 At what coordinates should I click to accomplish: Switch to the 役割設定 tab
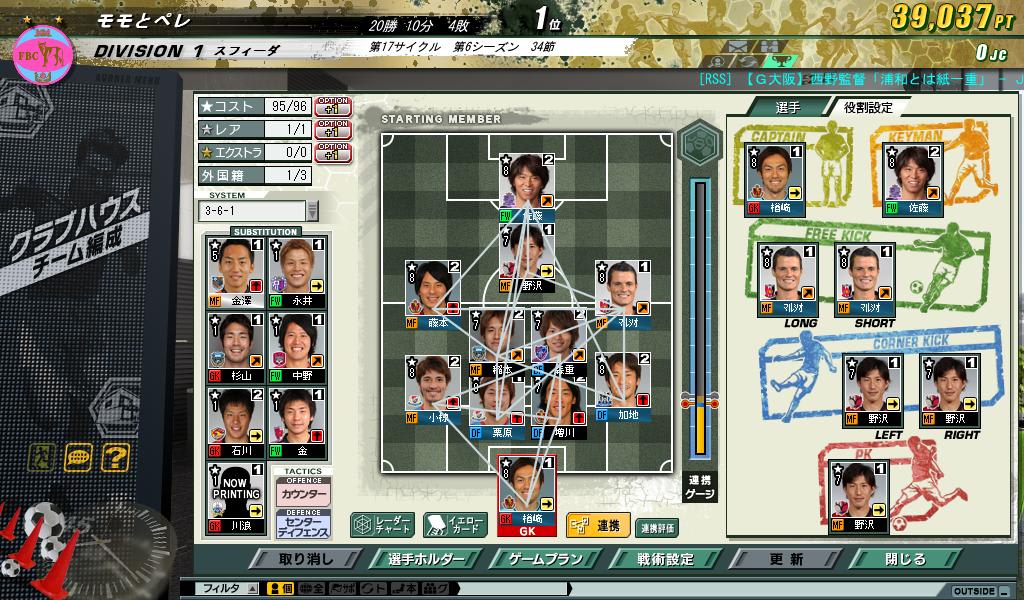(867, 107)
